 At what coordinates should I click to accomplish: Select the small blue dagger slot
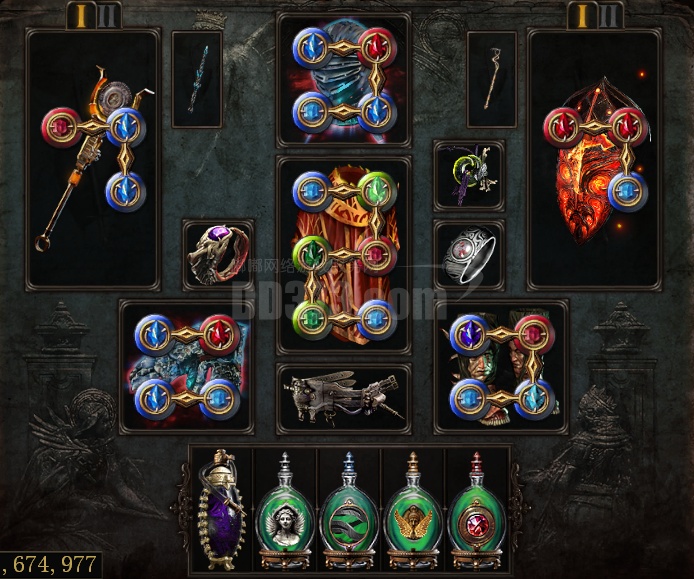pos(197,79)
